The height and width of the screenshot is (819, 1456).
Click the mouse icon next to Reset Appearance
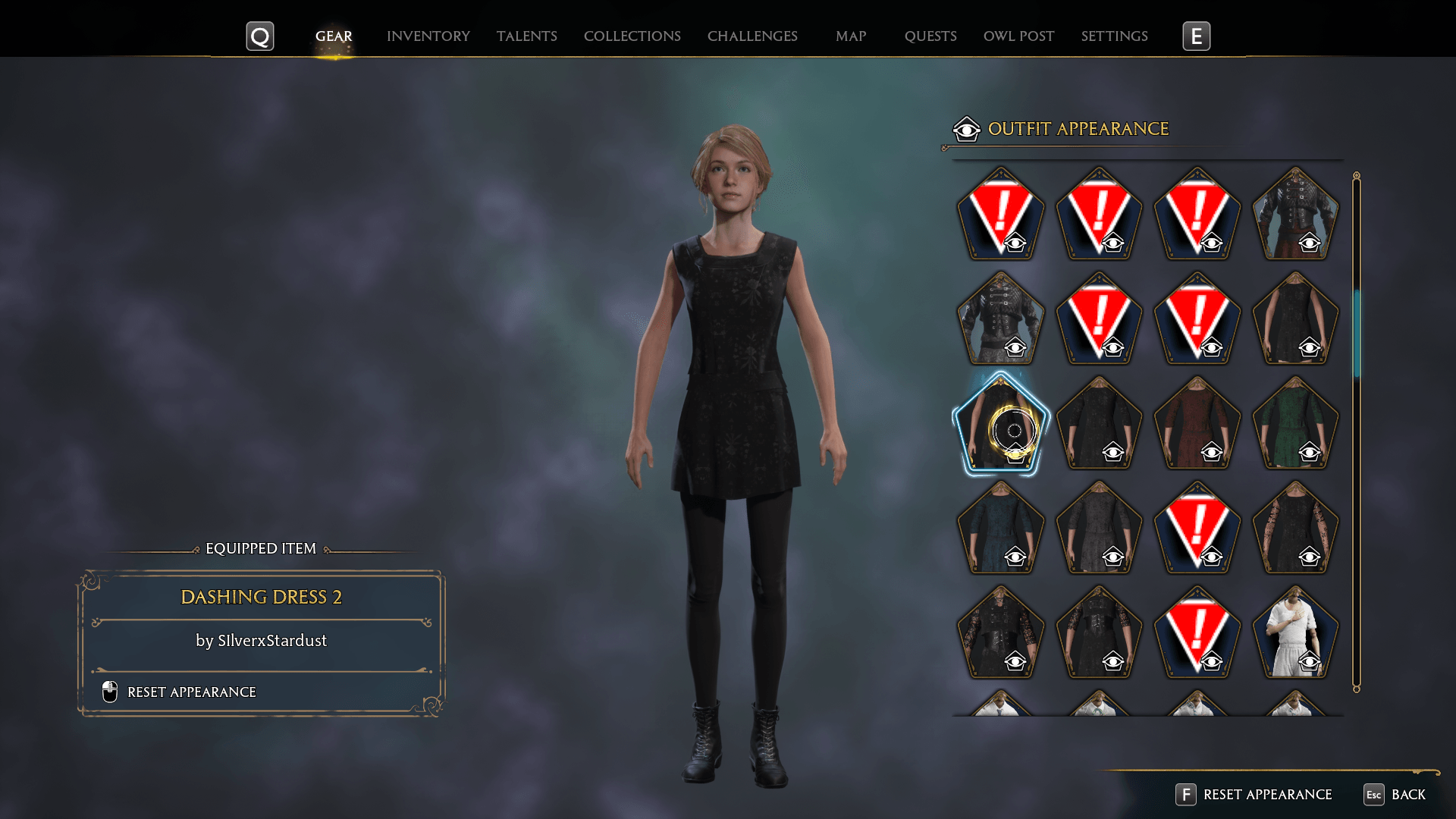point(108,692)
